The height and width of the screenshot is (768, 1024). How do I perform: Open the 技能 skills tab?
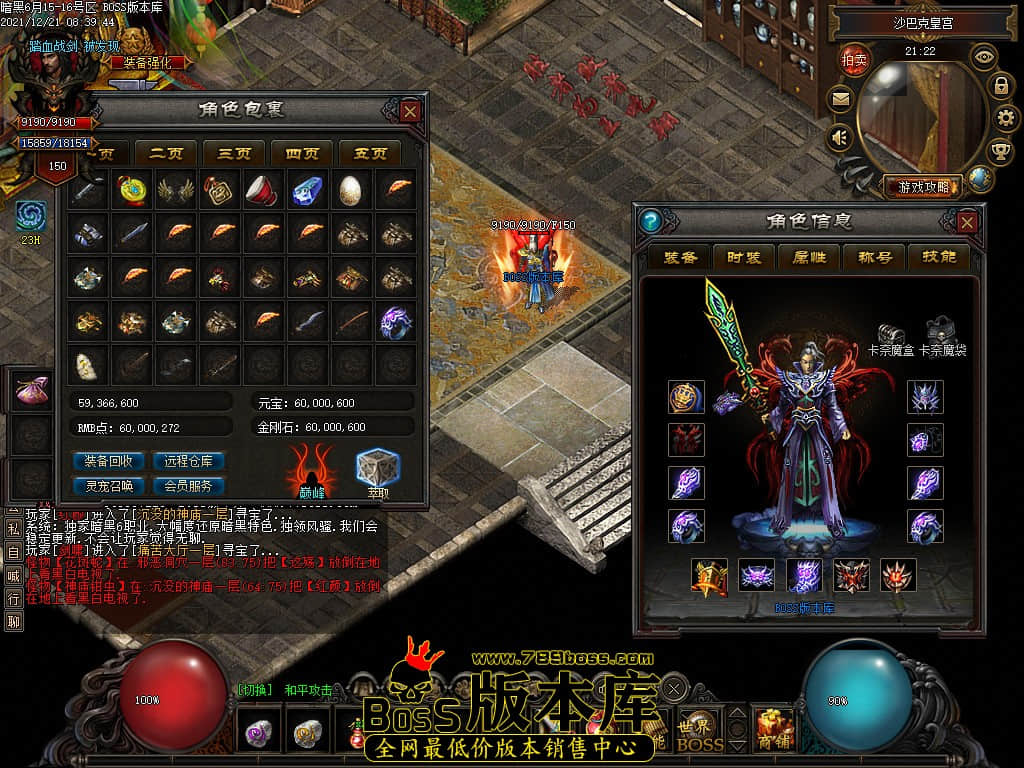pos(938,257)
